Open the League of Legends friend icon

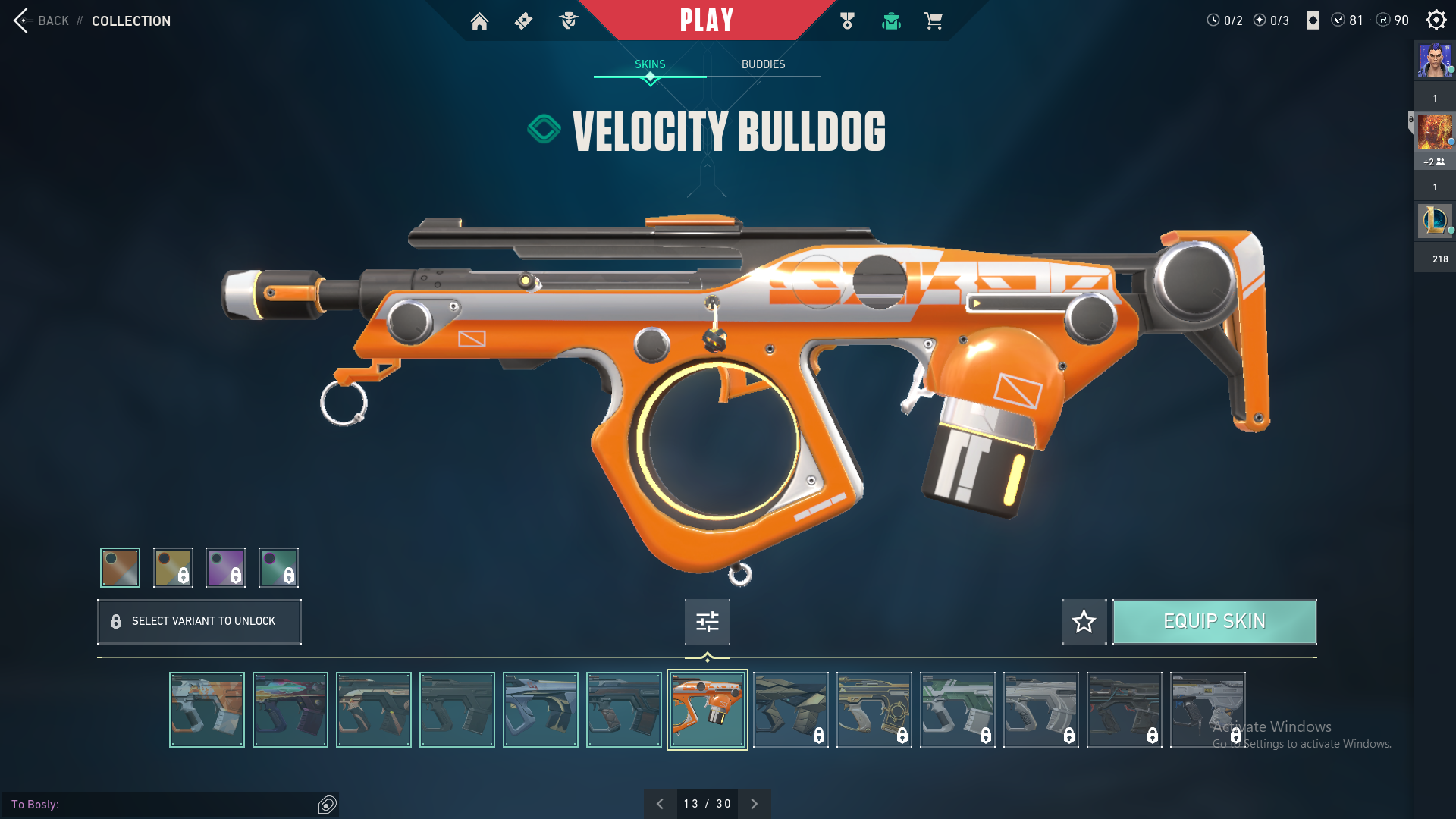click(1434, 221)
